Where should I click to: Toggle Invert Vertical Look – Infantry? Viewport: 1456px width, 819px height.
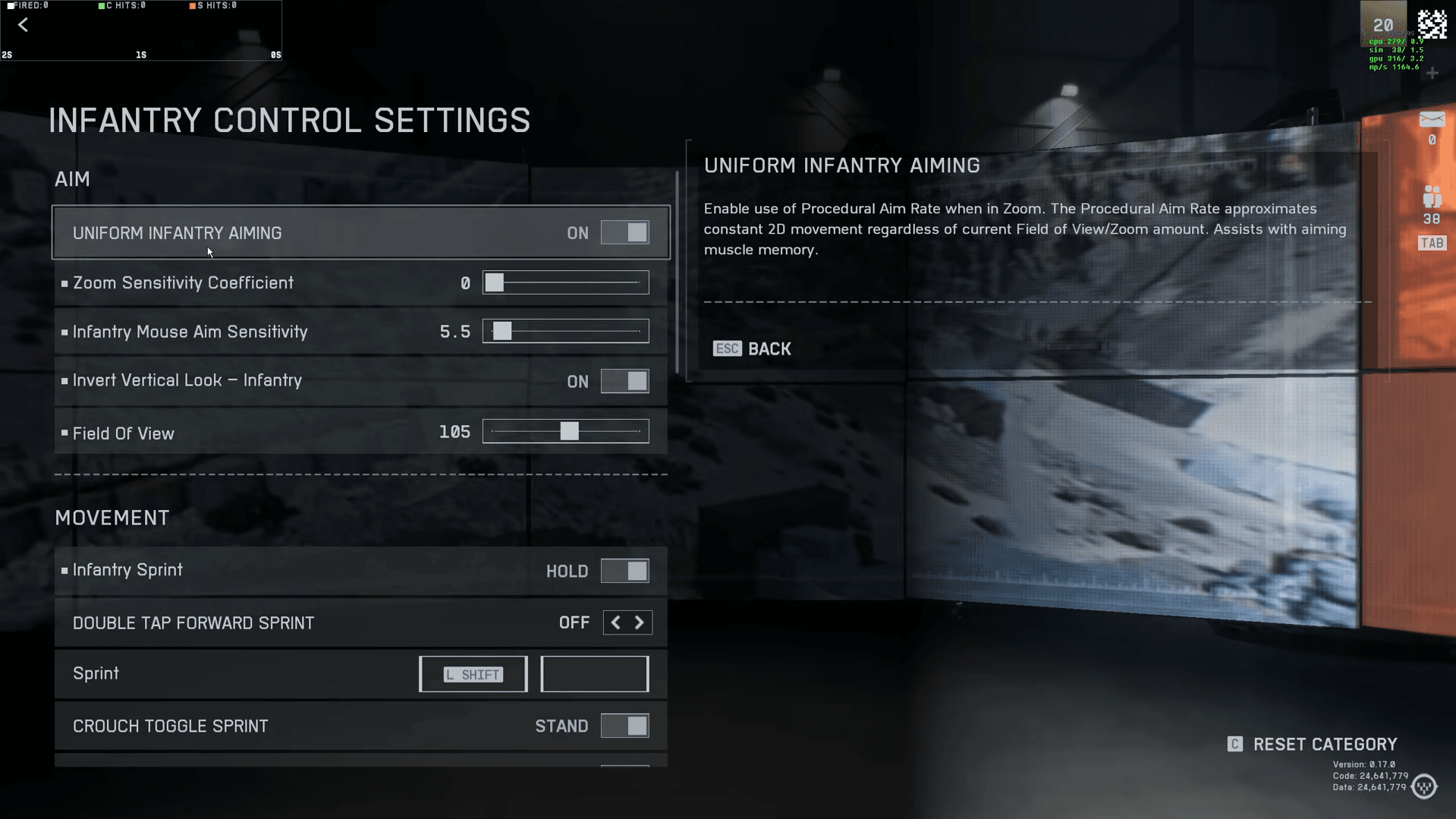(624, 381)
